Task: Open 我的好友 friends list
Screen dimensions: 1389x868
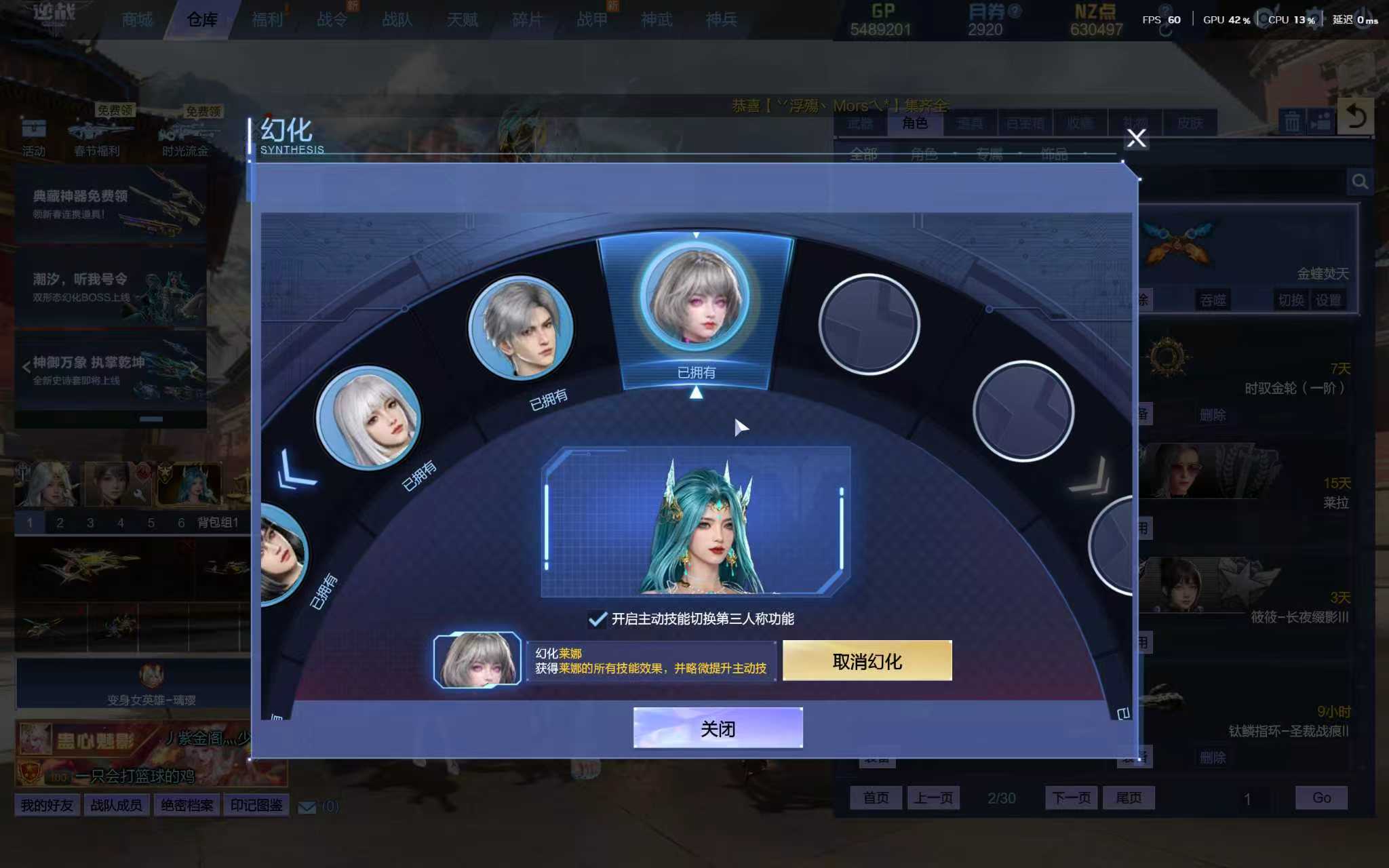Action: tap(47, 806)
